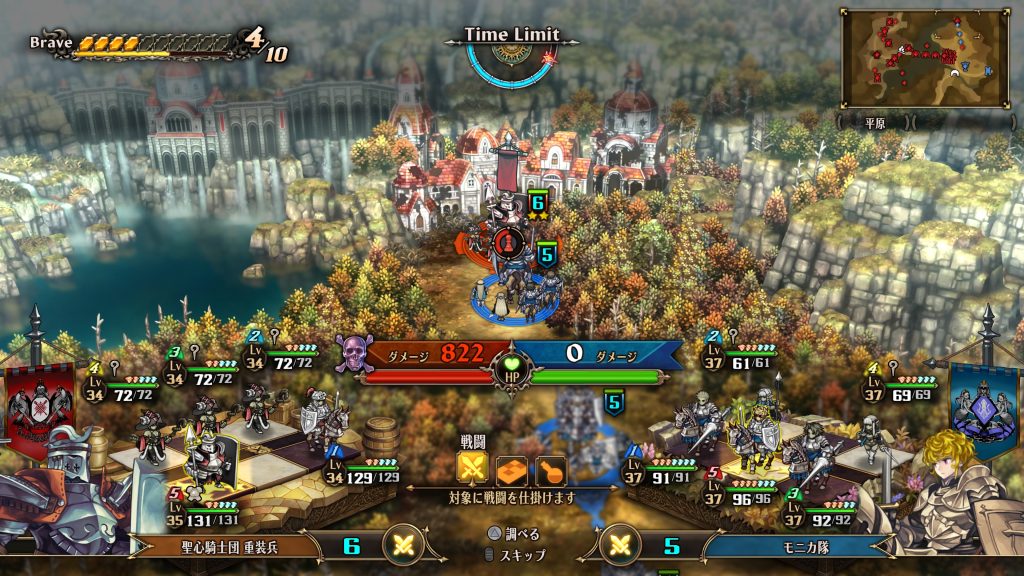
Task: Choose the 戦闘 crossed swords battle command
Action: click(473, 469)
